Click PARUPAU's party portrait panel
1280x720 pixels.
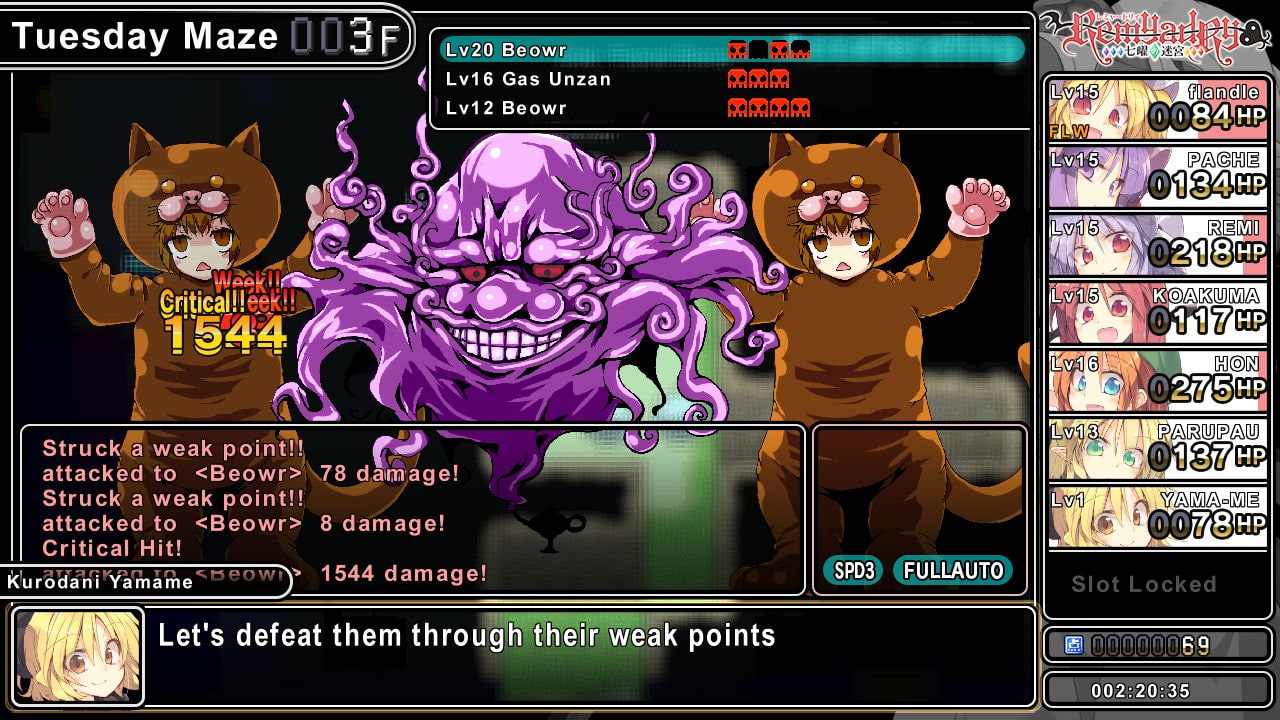pos(1157,449)
